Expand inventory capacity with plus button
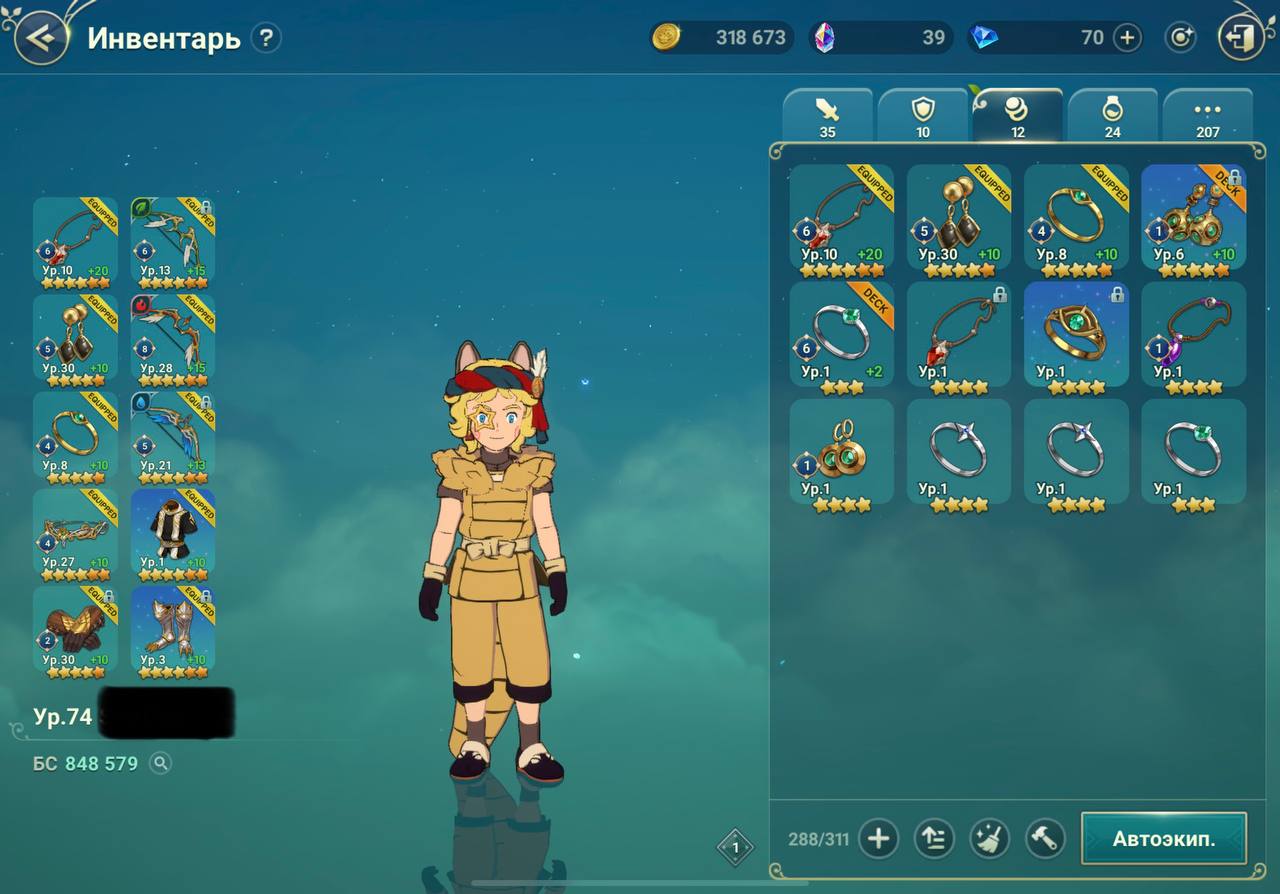 [x=878, y=838]
